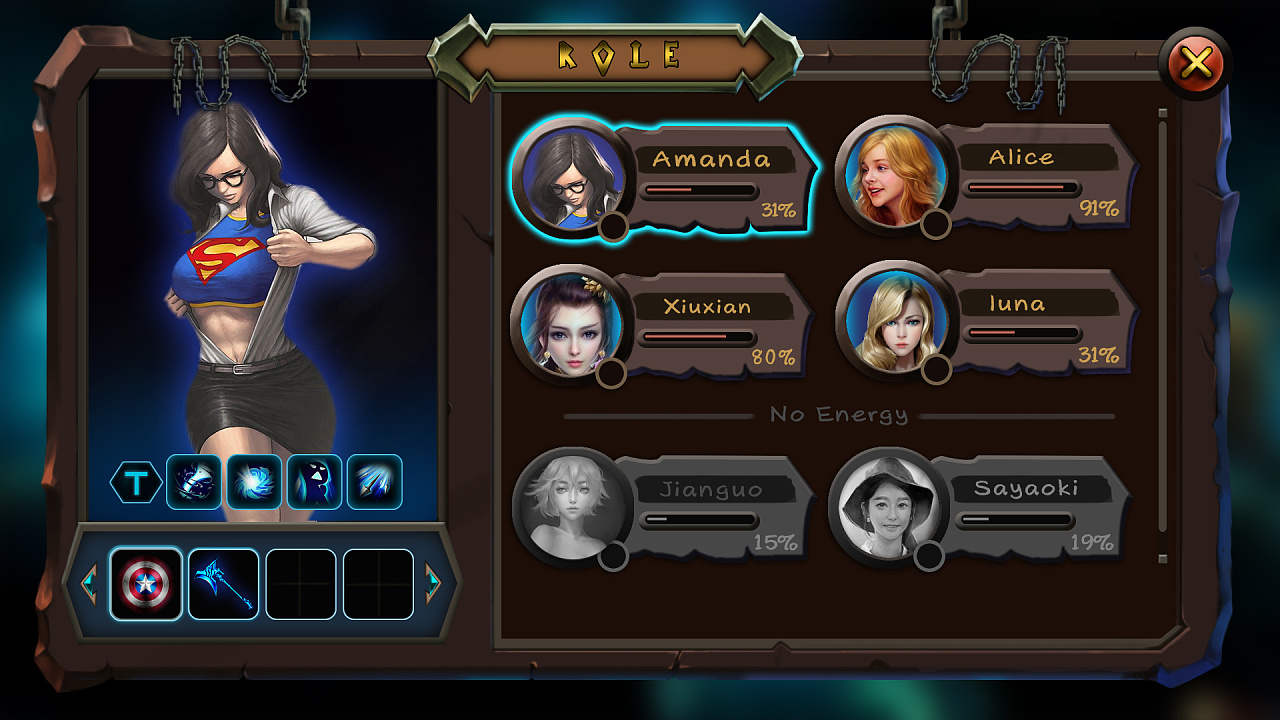This screenshot has height=720, width=1280.
Task: Choose the Alice character card
Action: [986, 176]
